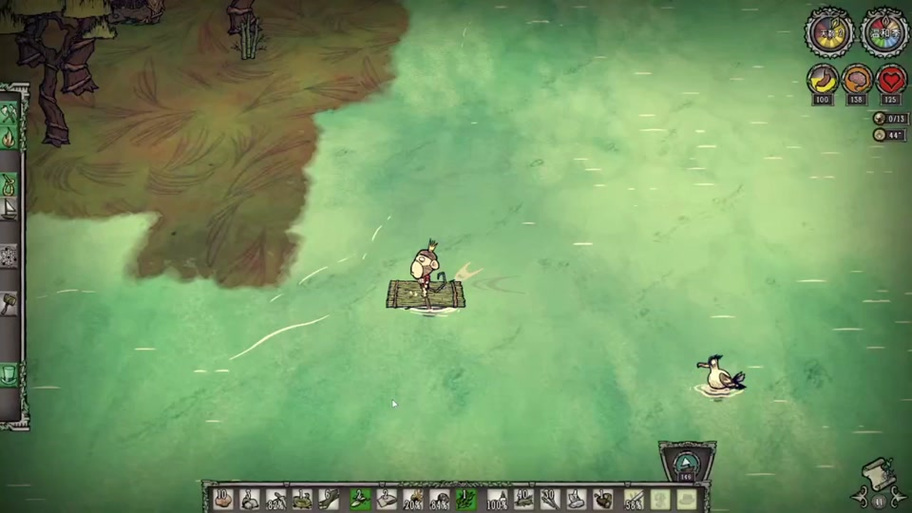Select the inventory stack of 40

point(522,498)
